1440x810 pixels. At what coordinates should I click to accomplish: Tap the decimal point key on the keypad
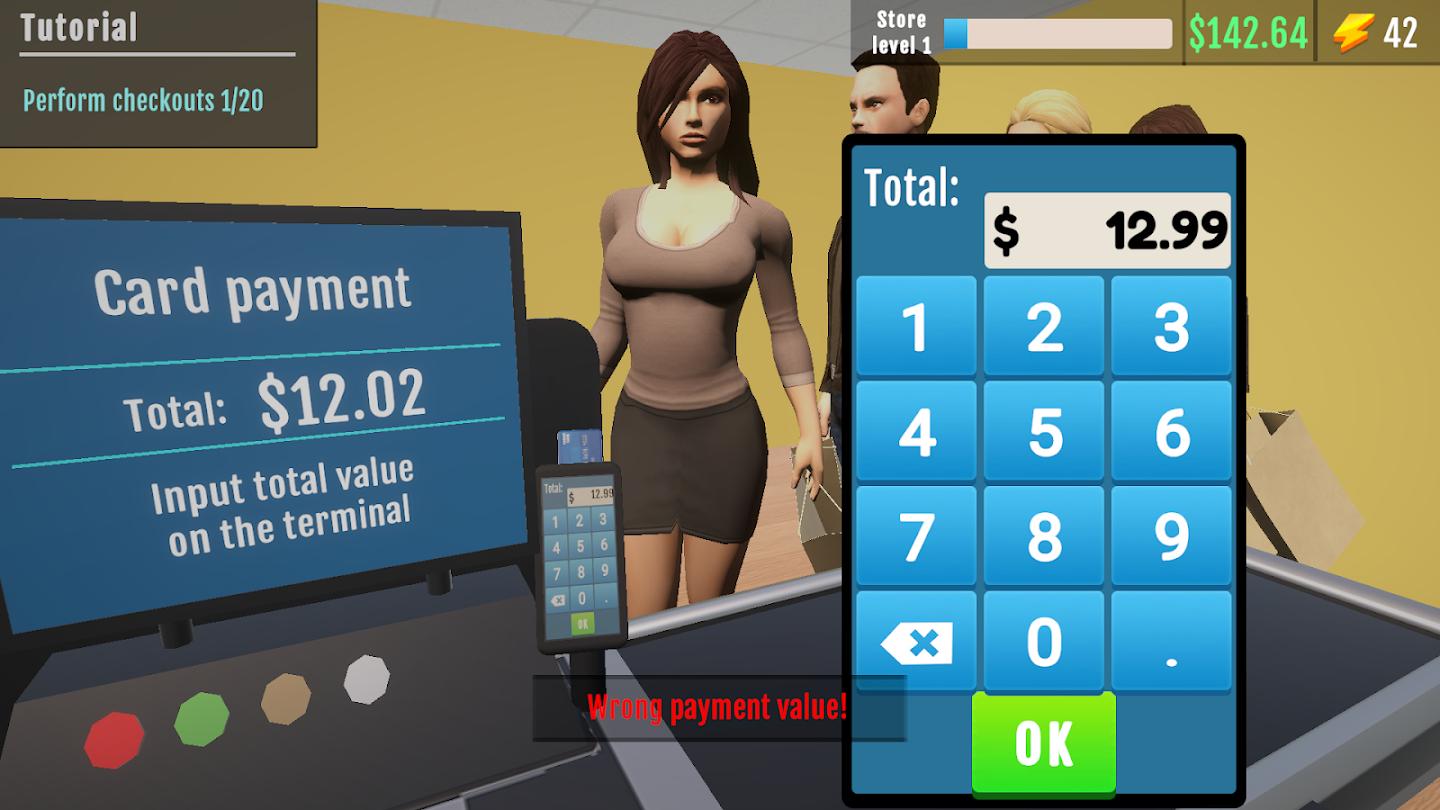coord(1172,643)
